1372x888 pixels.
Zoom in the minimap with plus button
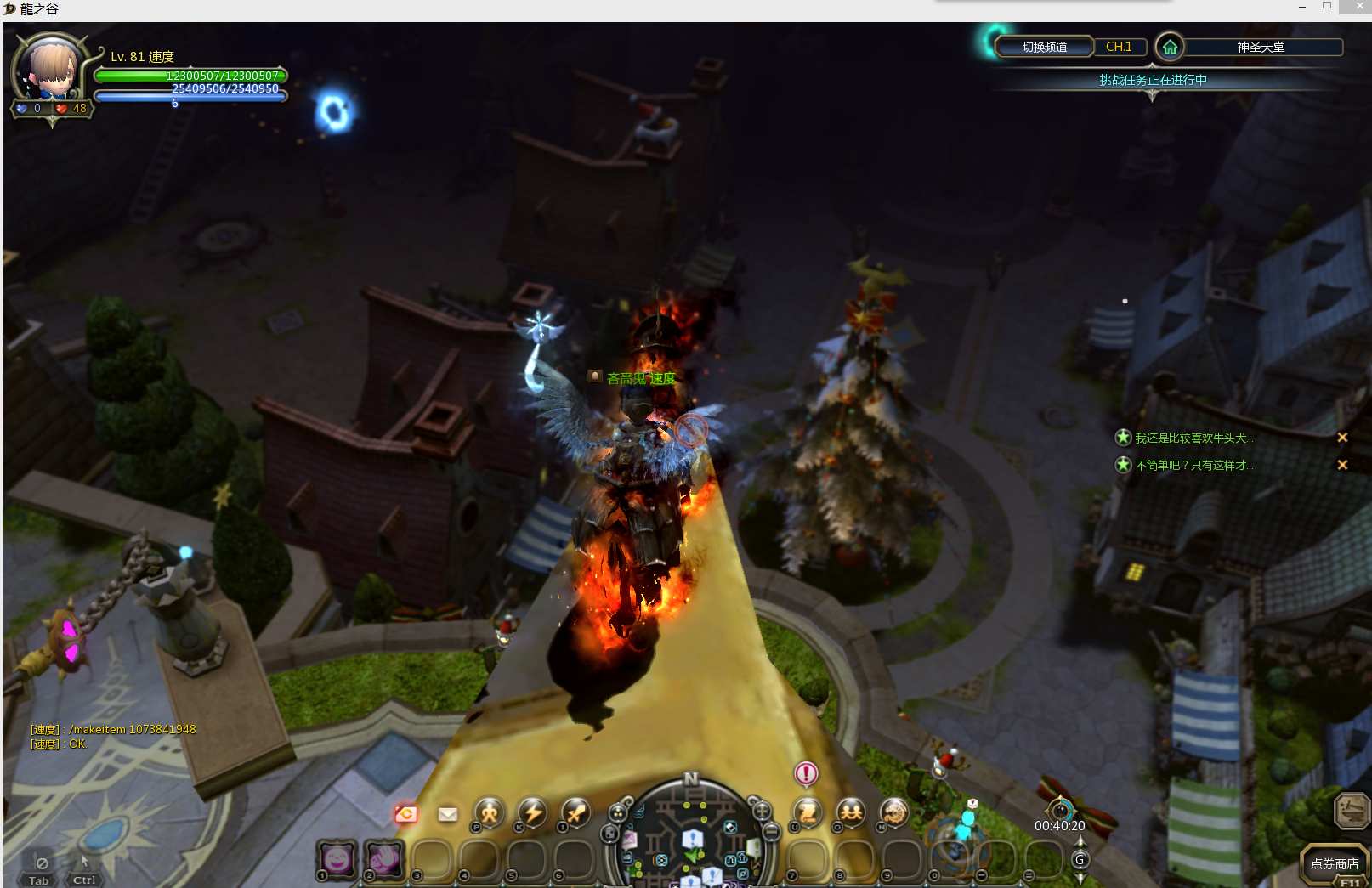[x=762, y=811]
